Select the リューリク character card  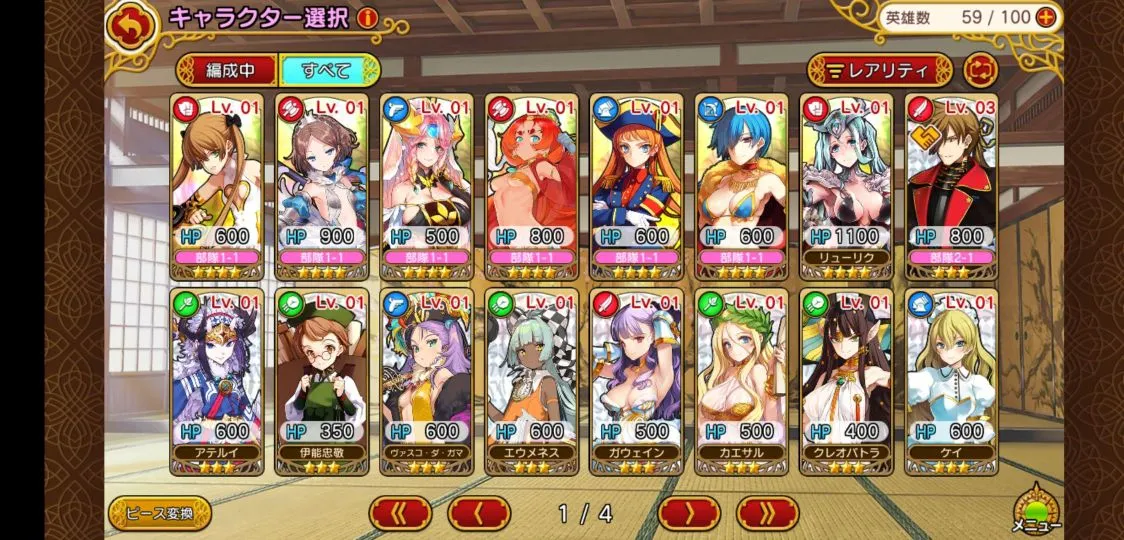[x=846, y=186]
